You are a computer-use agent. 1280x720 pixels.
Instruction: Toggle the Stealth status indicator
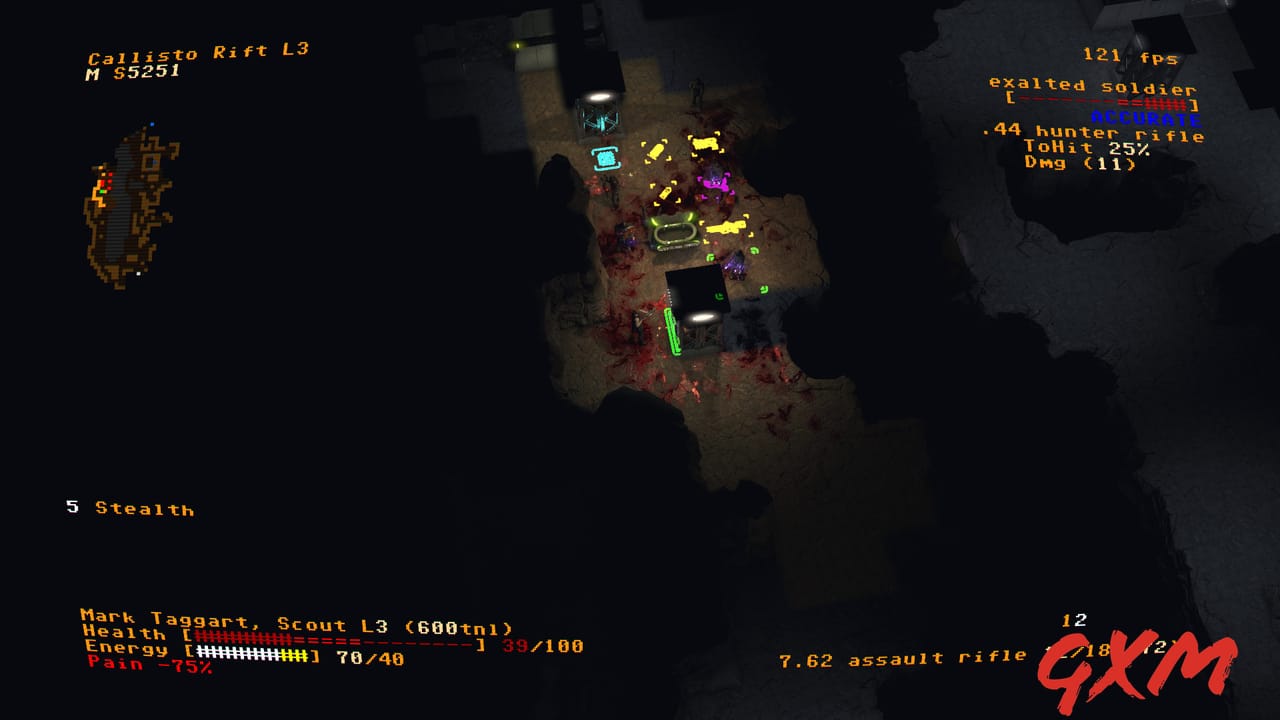point(130,509)
